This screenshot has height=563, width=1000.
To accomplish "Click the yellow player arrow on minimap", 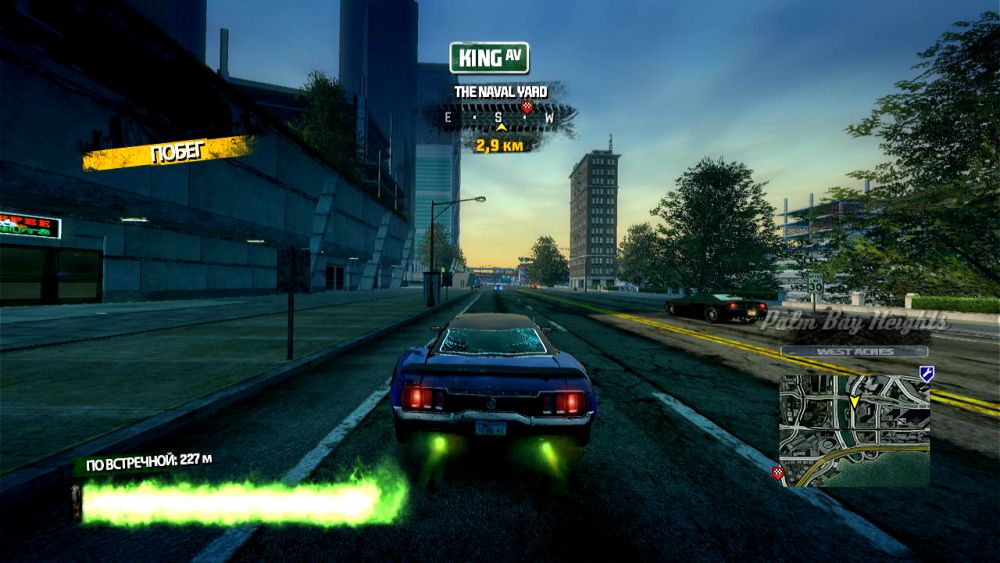I will click(855, 401).
